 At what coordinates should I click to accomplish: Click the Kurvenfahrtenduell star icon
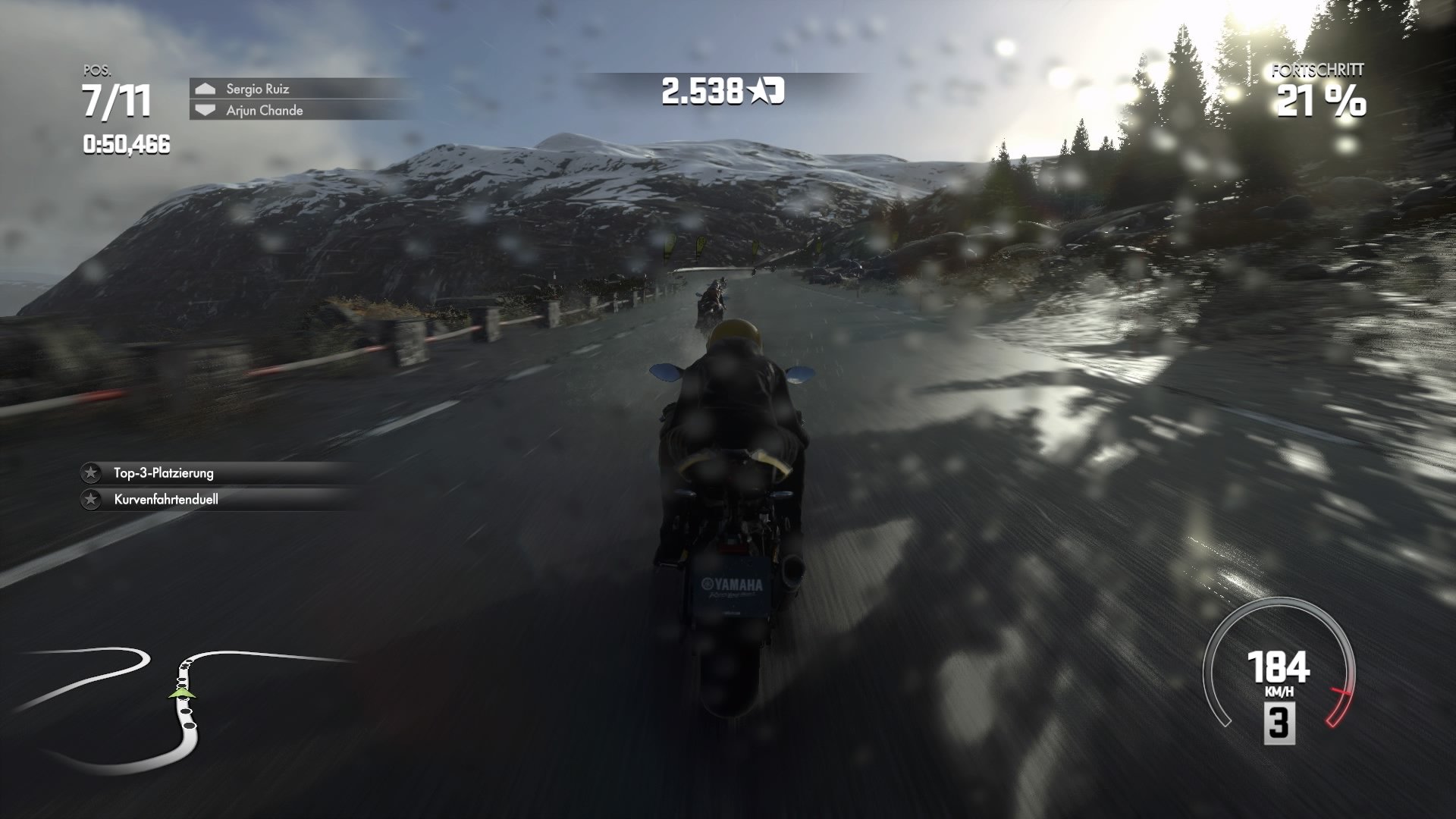pyautogui.click(x=92, y=500)
